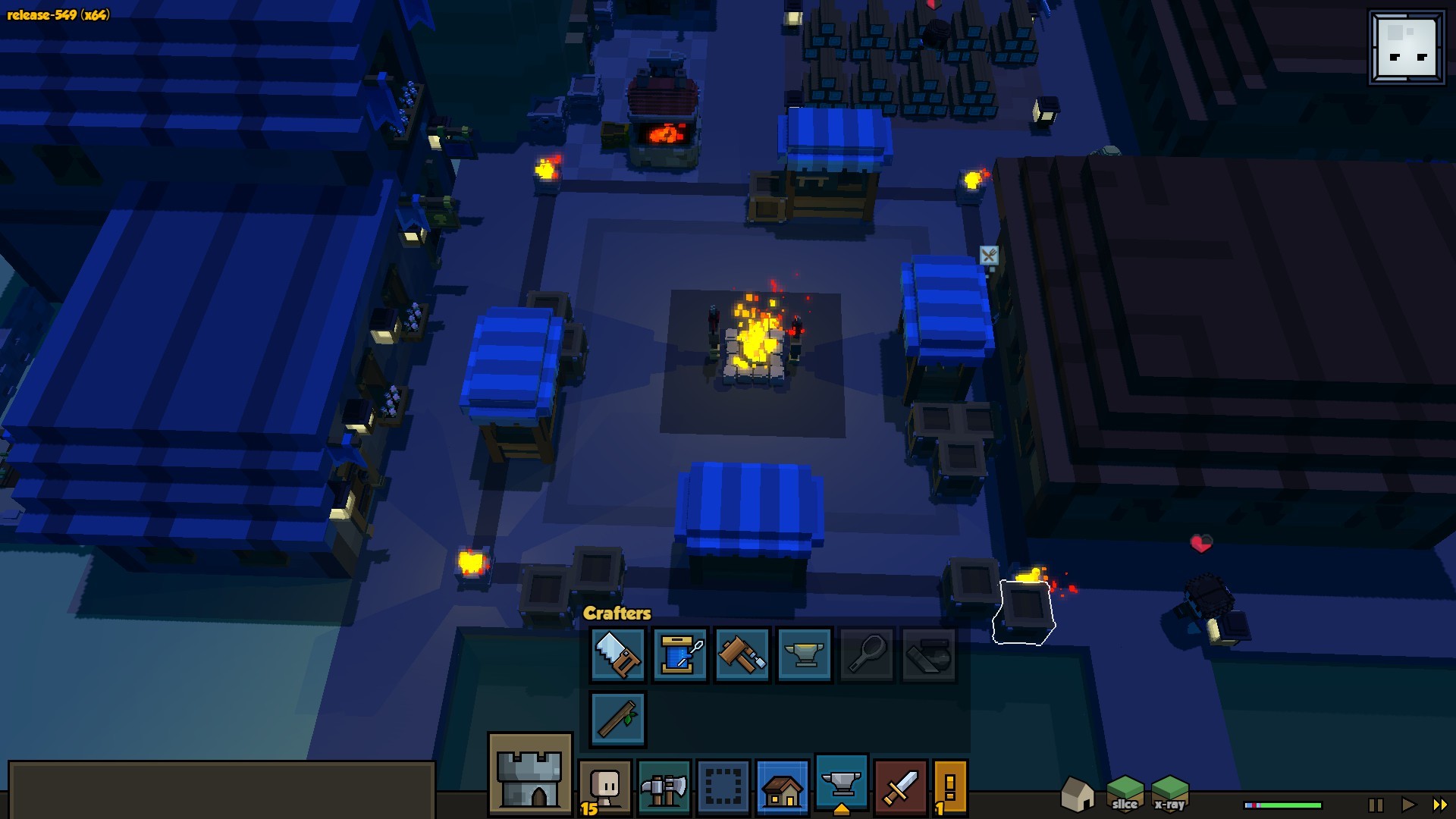Screen dimensions: 1456x819
Task: Choose the Blacksmith anvil in Crafters row
Action: click(805, 654)
